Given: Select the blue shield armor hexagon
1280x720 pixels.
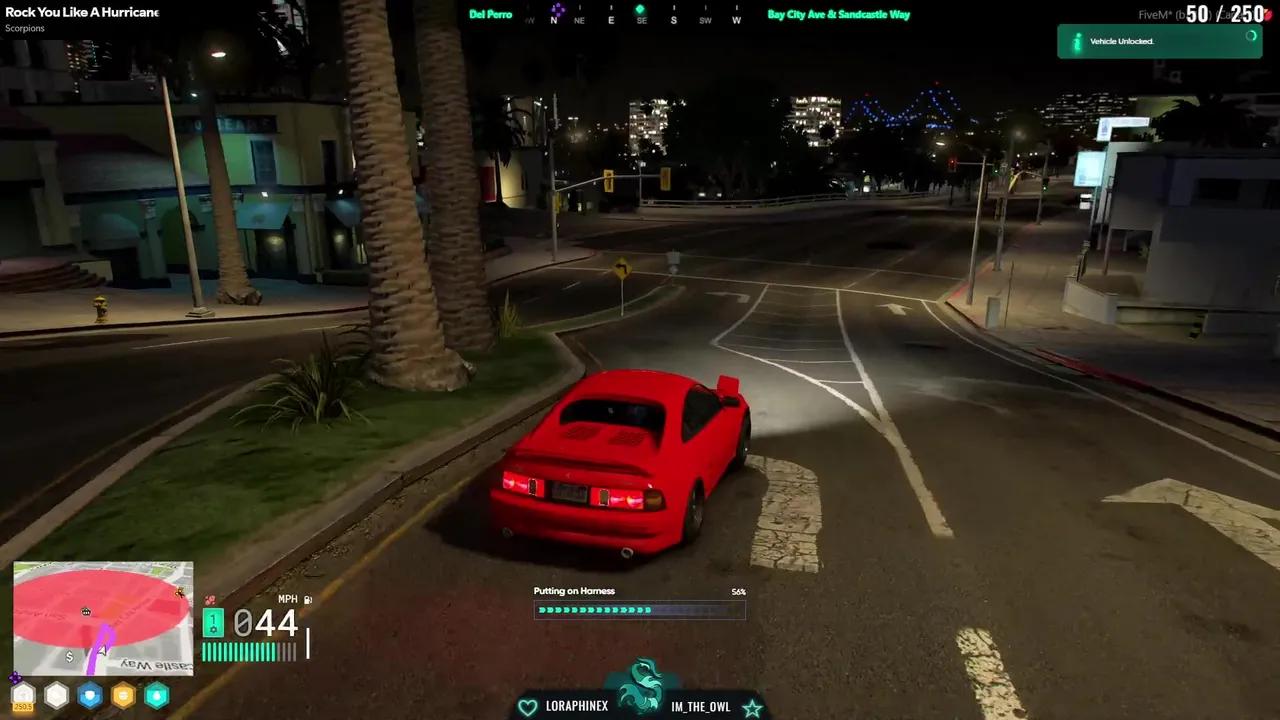Looking at the screenshot, I should point(90,695).
